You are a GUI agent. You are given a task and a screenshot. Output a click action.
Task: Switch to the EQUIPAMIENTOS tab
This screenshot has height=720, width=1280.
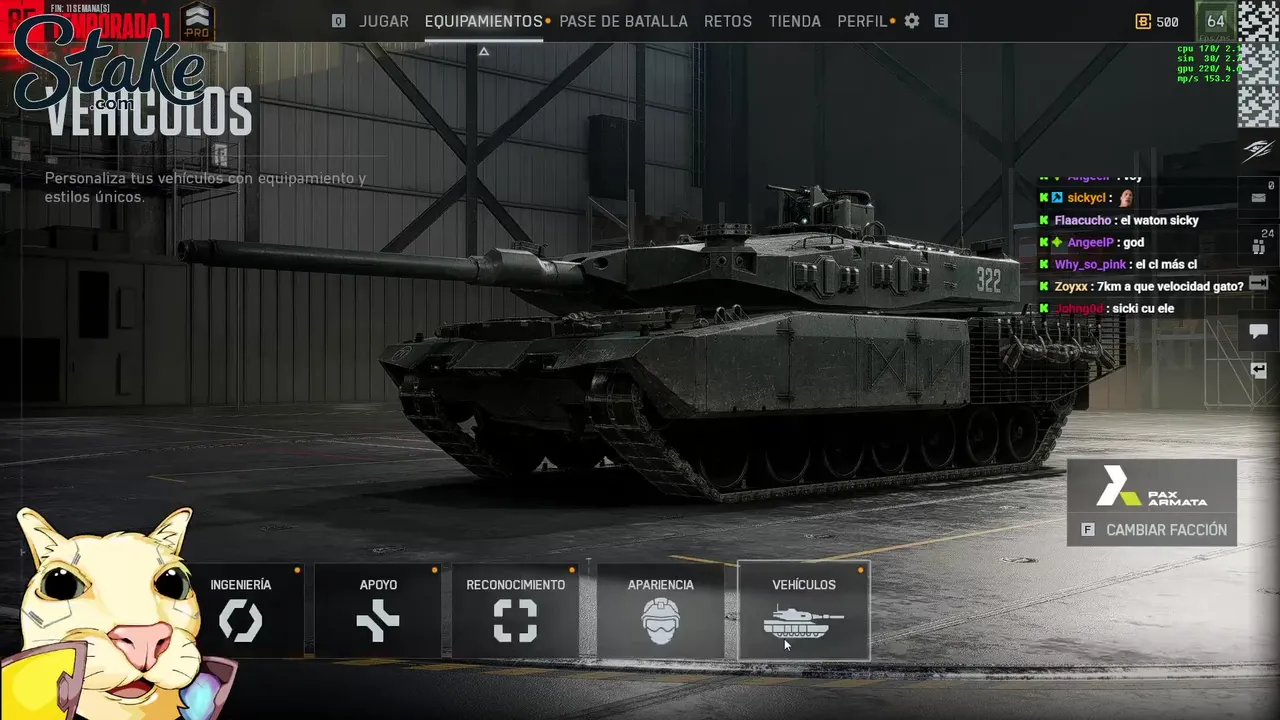click(483, 21)
